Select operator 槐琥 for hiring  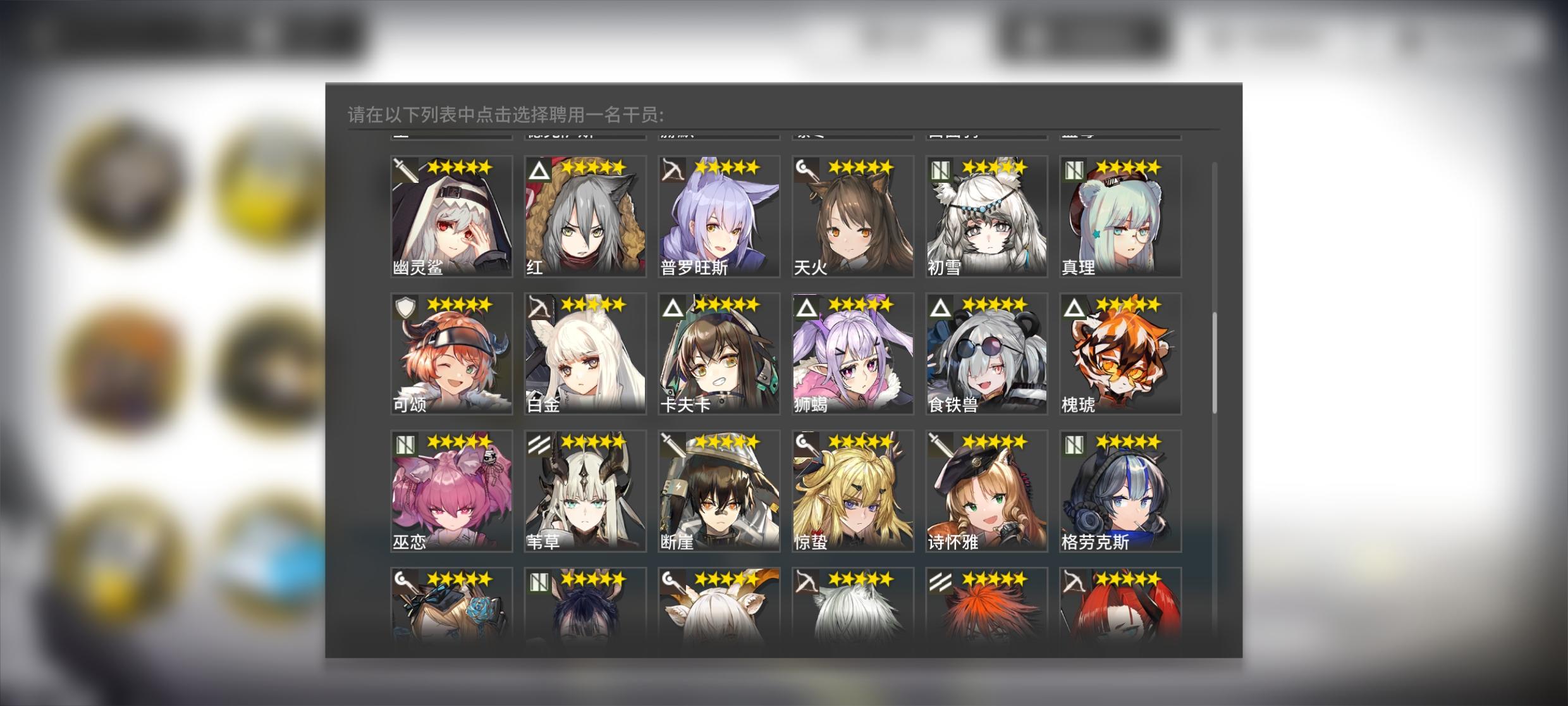tap(1119, 352)
